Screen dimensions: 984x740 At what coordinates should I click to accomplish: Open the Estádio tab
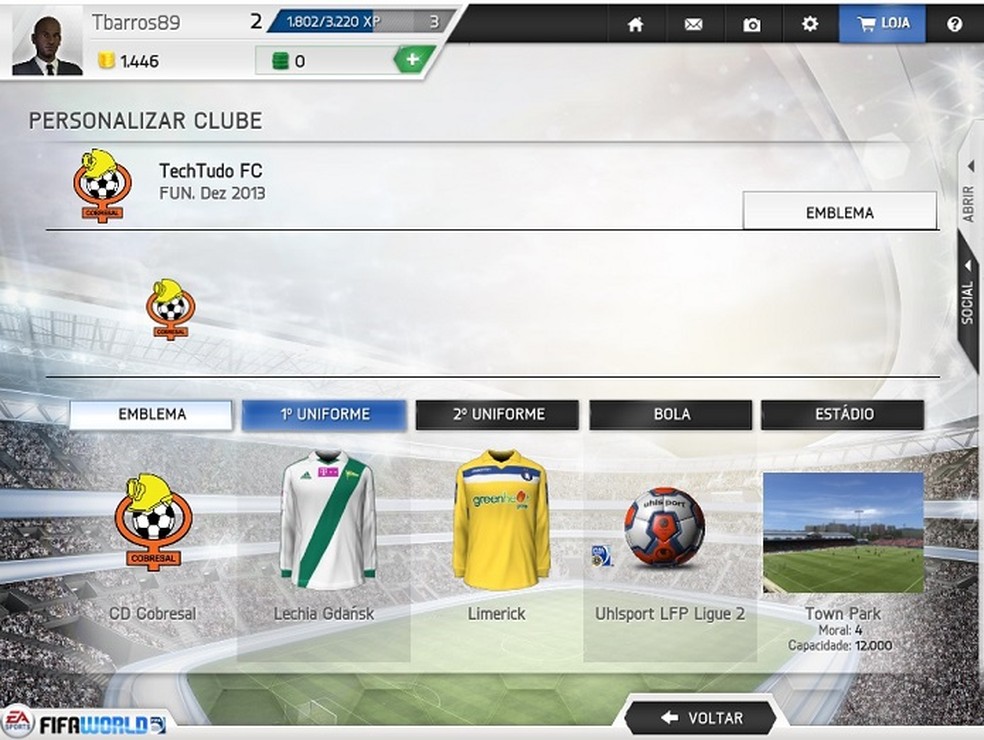click(x=843, y=414)
